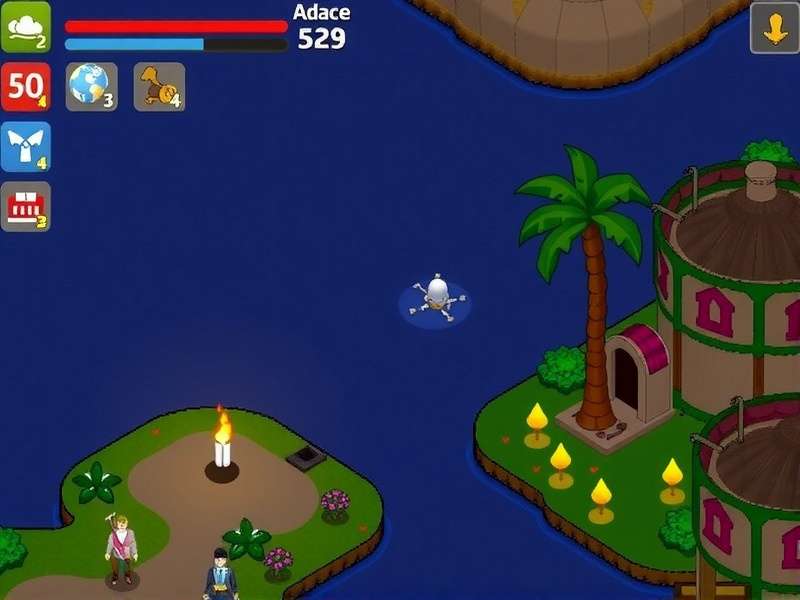Click the yellow down-arrow button
Image resolution: width=800 pixels, height=600 pixels.
pyautogui.click(x=774, y=28)
